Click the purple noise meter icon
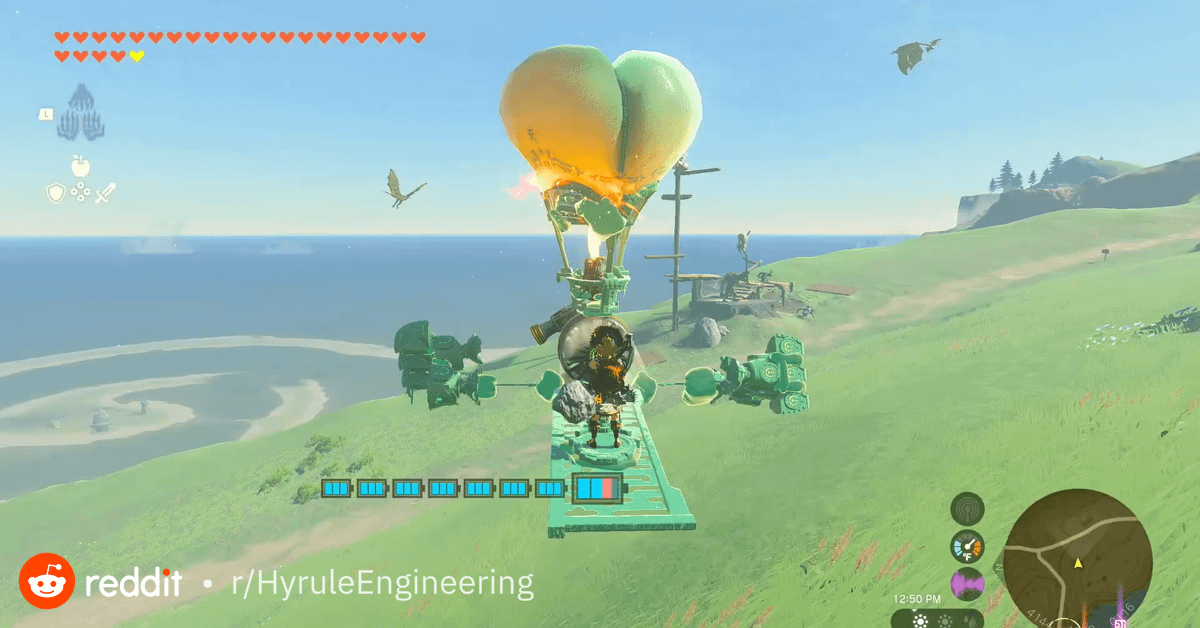1200x628 pixels. (967, 584)
